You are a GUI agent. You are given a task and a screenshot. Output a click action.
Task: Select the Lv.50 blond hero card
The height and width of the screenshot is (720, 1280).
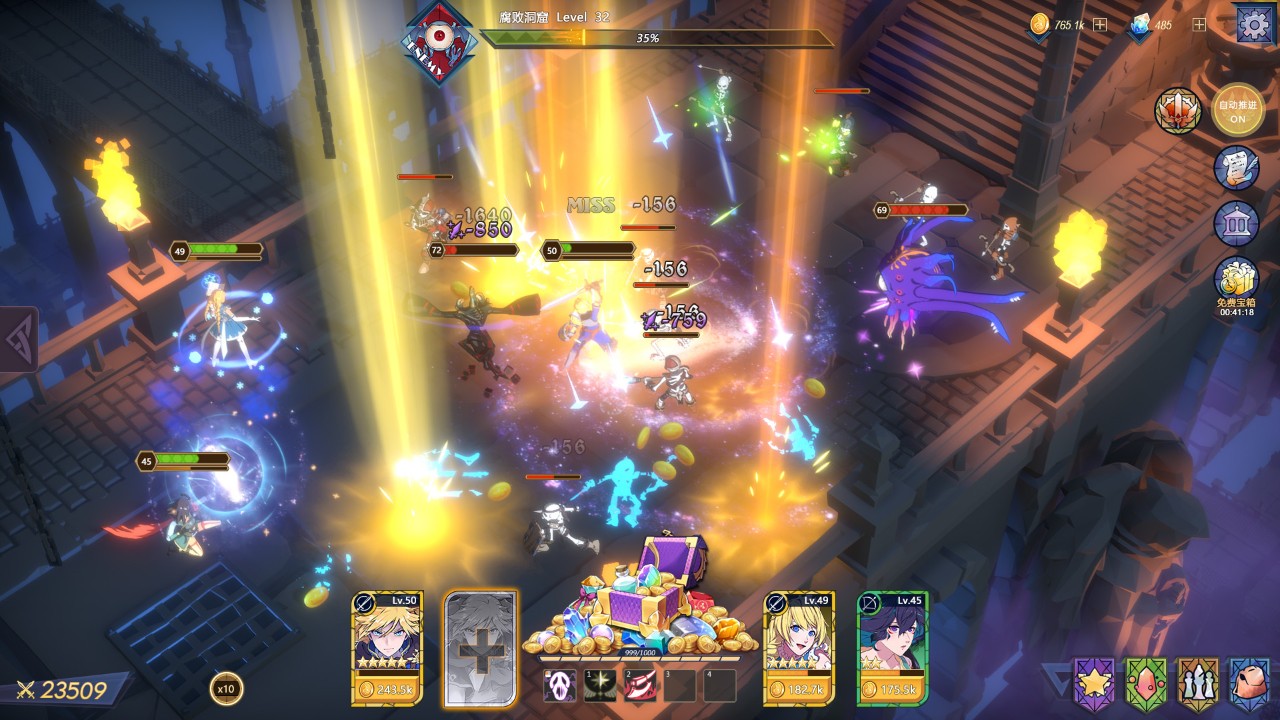[387, 648]
